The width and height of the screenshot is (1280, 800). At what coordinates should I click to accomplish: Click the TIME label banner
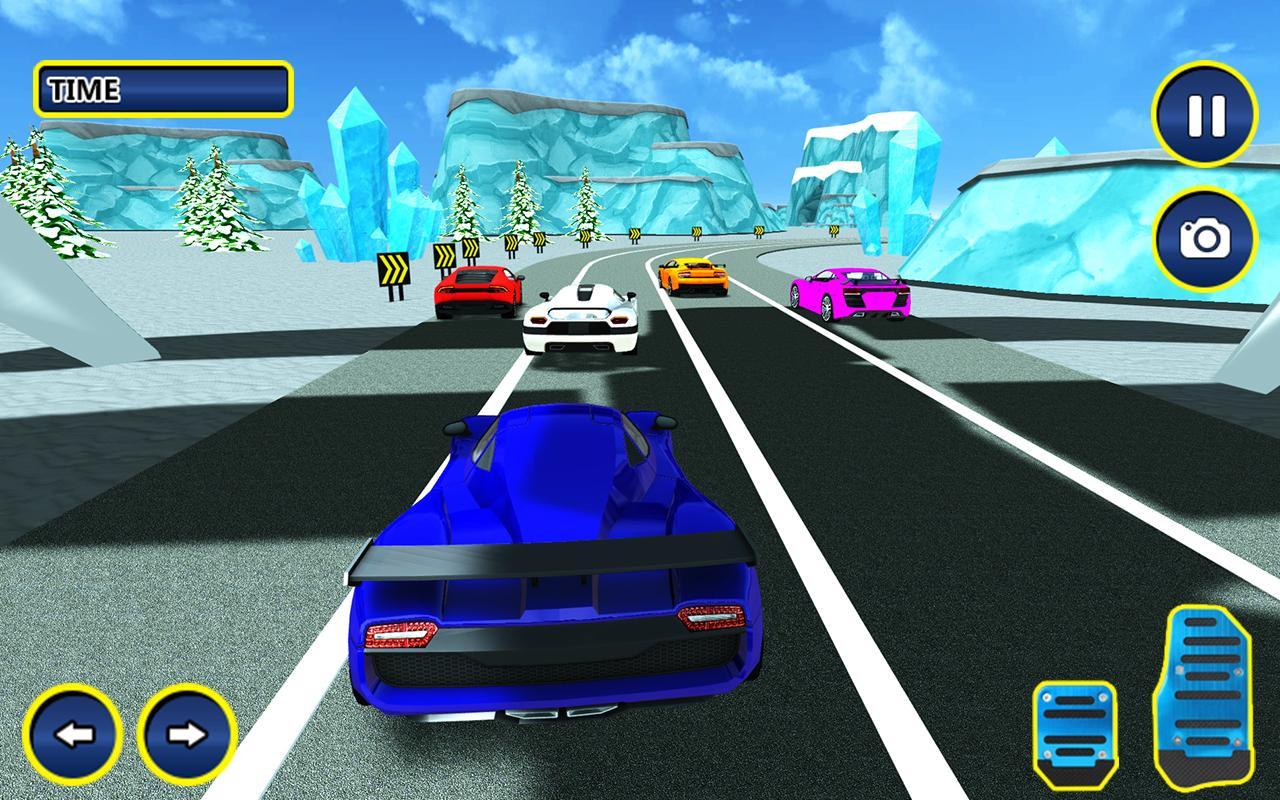80,88
